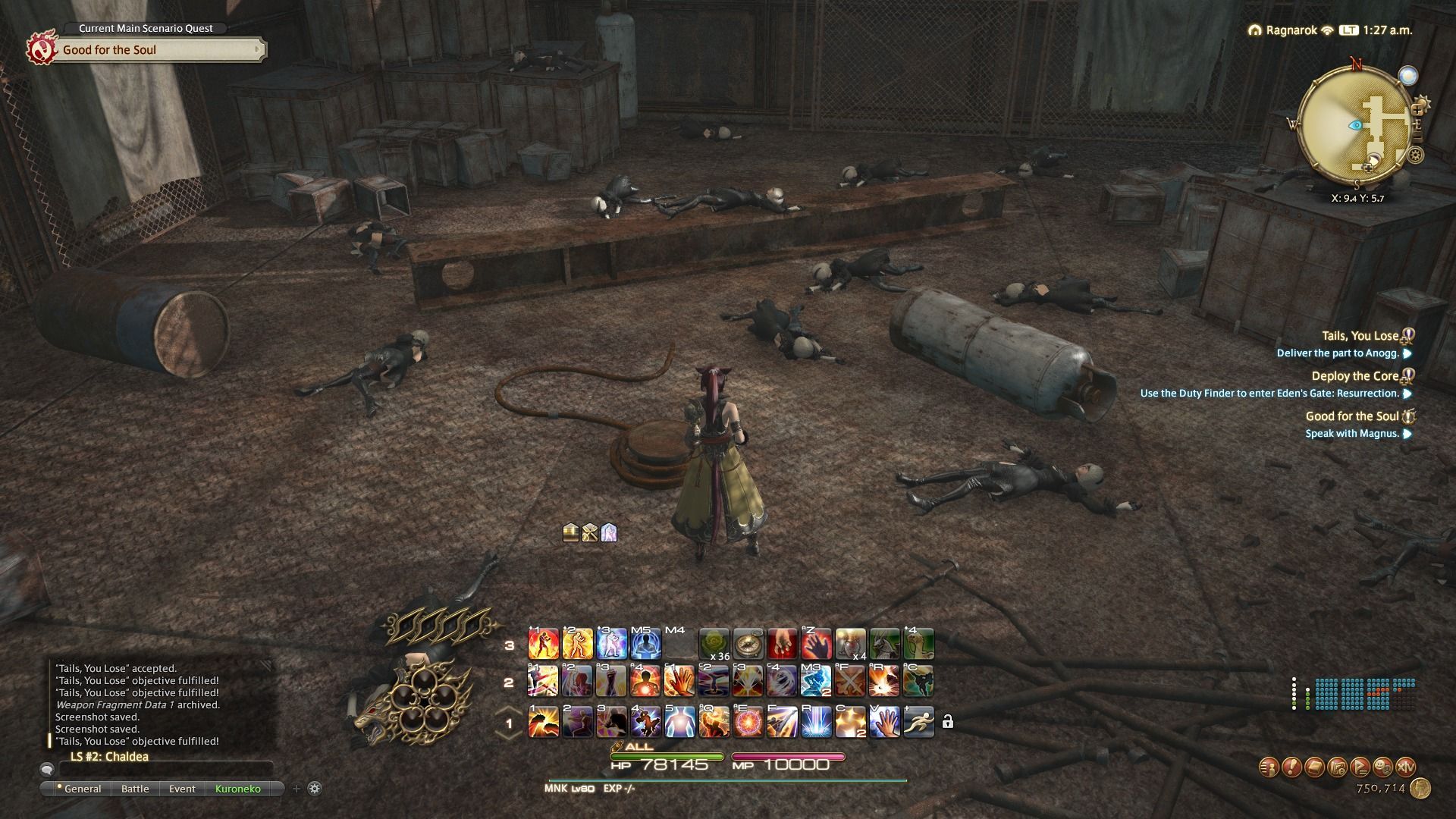Open the Kuroneko chat tab
The width and height of the screenshot is (1456, 819).
coord(237,789)
